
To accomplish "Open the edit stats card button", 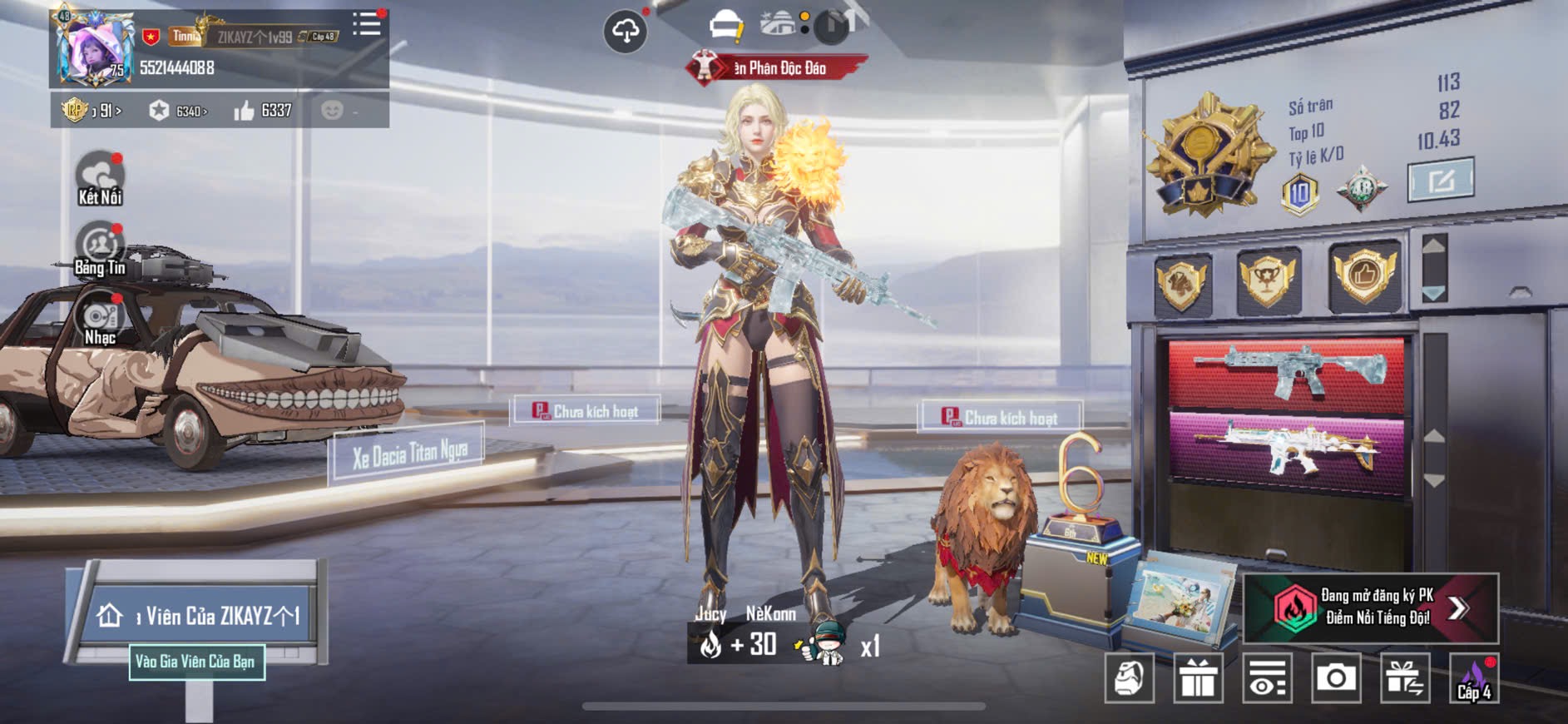I will (x=1440, y=180).
